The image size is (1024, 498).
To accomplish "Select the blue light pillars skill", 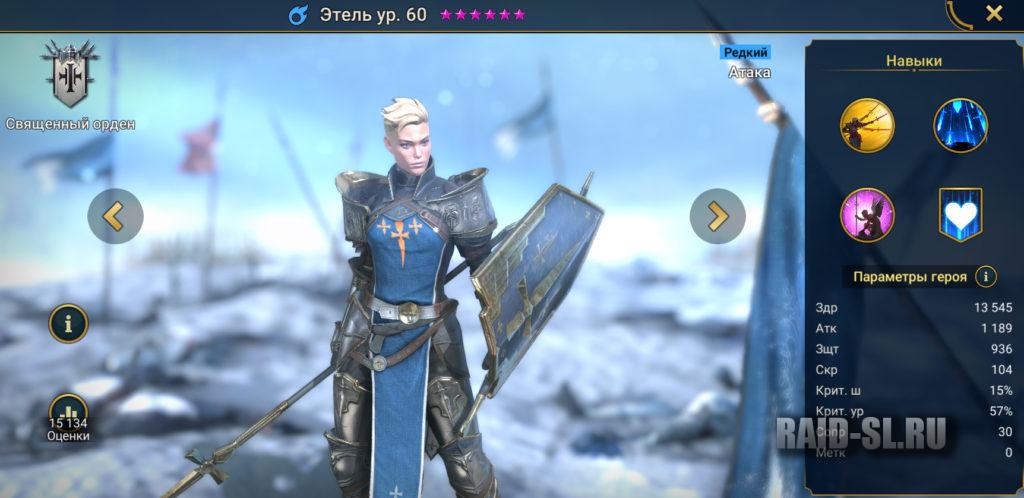I will [960, 125].
